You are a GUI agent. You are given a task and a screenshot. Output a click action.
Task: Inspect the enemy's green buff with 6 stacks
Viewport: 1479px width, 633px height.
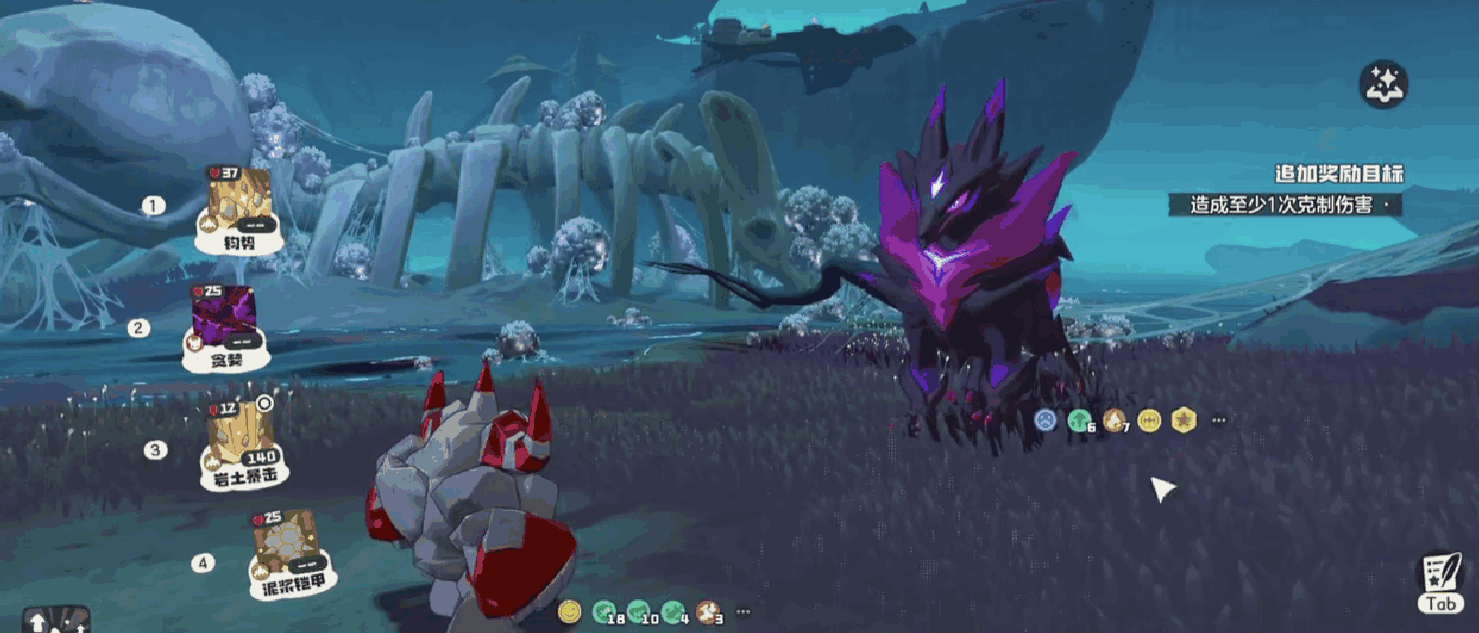click(1079, 420)
